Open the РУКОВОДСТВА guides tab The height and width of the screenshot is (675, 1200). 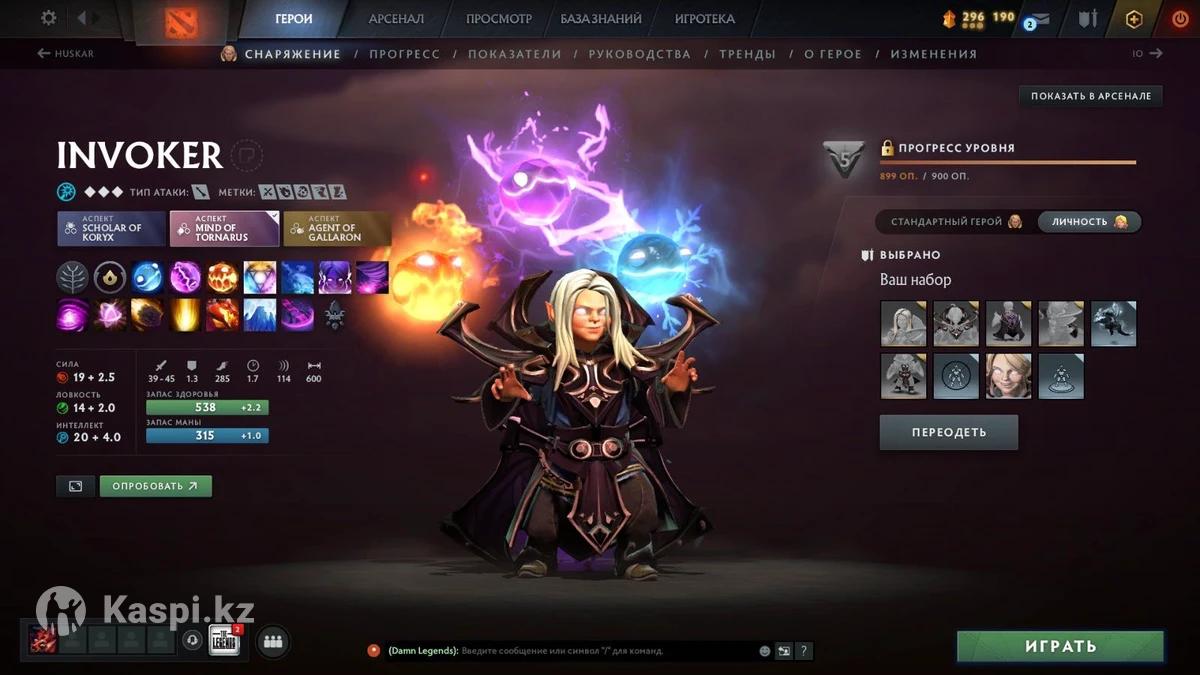click(639, 54)
